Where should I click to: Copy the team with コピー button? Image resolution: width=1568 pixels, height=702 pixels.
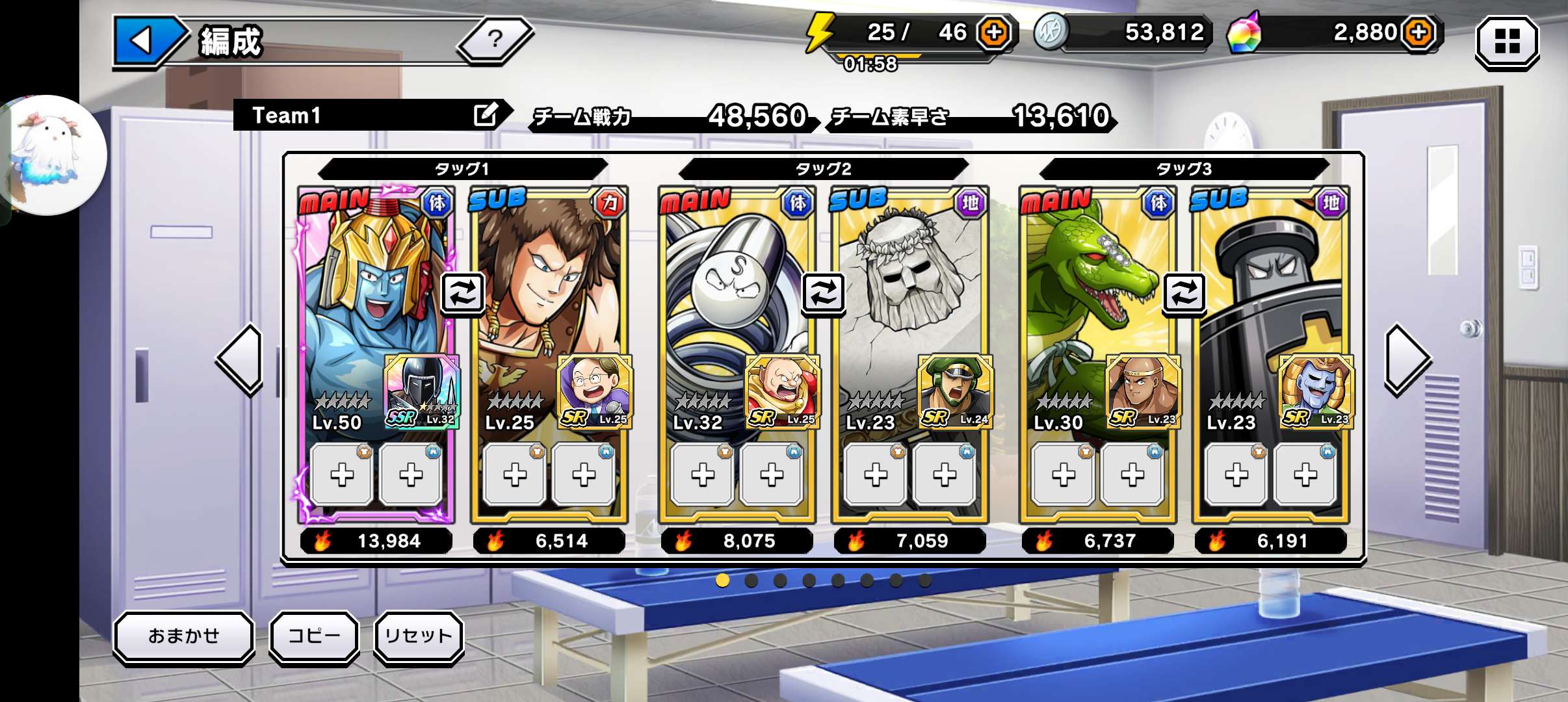[x=314, y=636]
